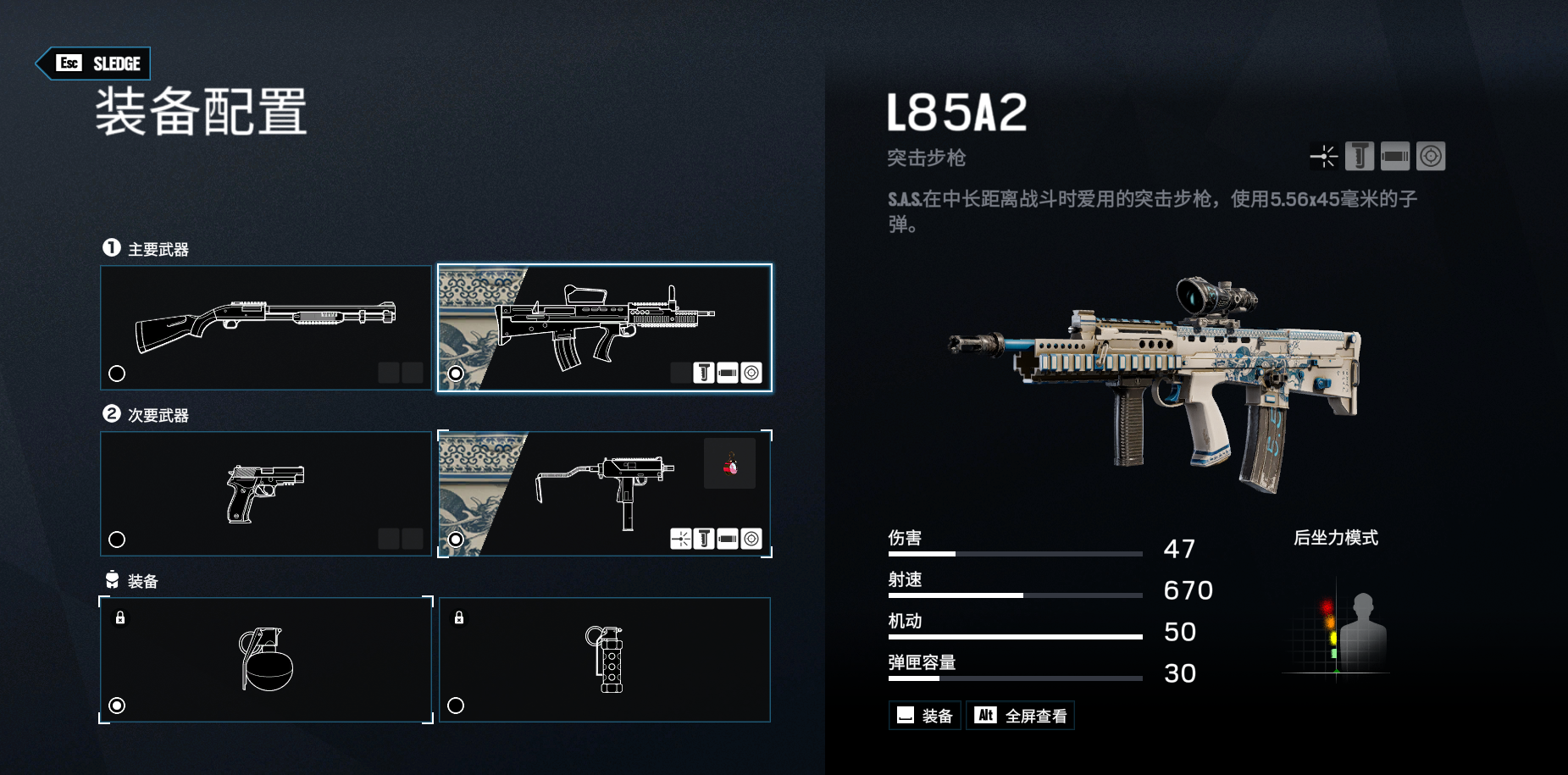
Task: Select the pistol secondary weapon
Action: (x=266, y=494)
